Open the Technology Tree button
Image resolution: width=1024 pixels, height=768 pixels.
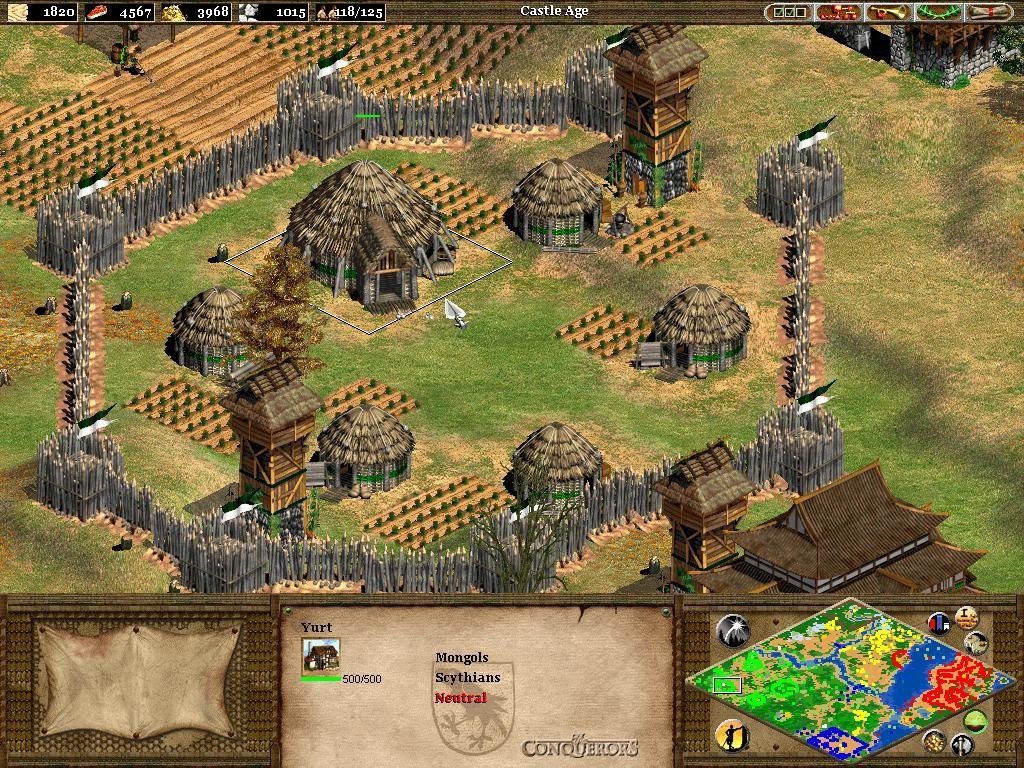(838, 12)
